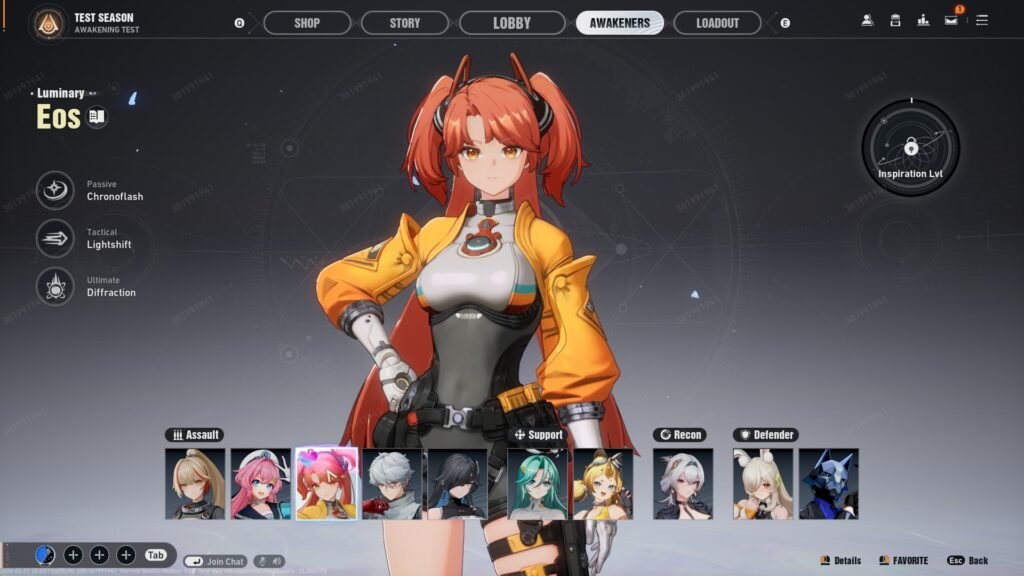Select the Awakeners tab
The height and width of the screenshot is (576, 1024).
click(619, 23)
